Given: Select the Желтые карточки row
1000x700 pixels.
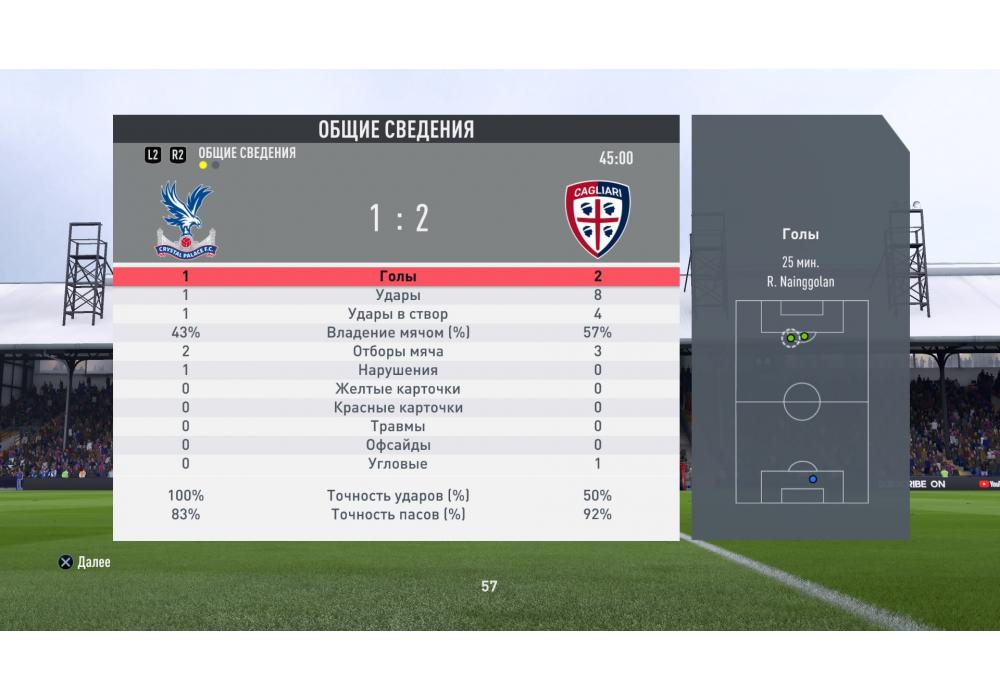Looking at the screenshot, I should pyautogui.click(x=397, y=389).
